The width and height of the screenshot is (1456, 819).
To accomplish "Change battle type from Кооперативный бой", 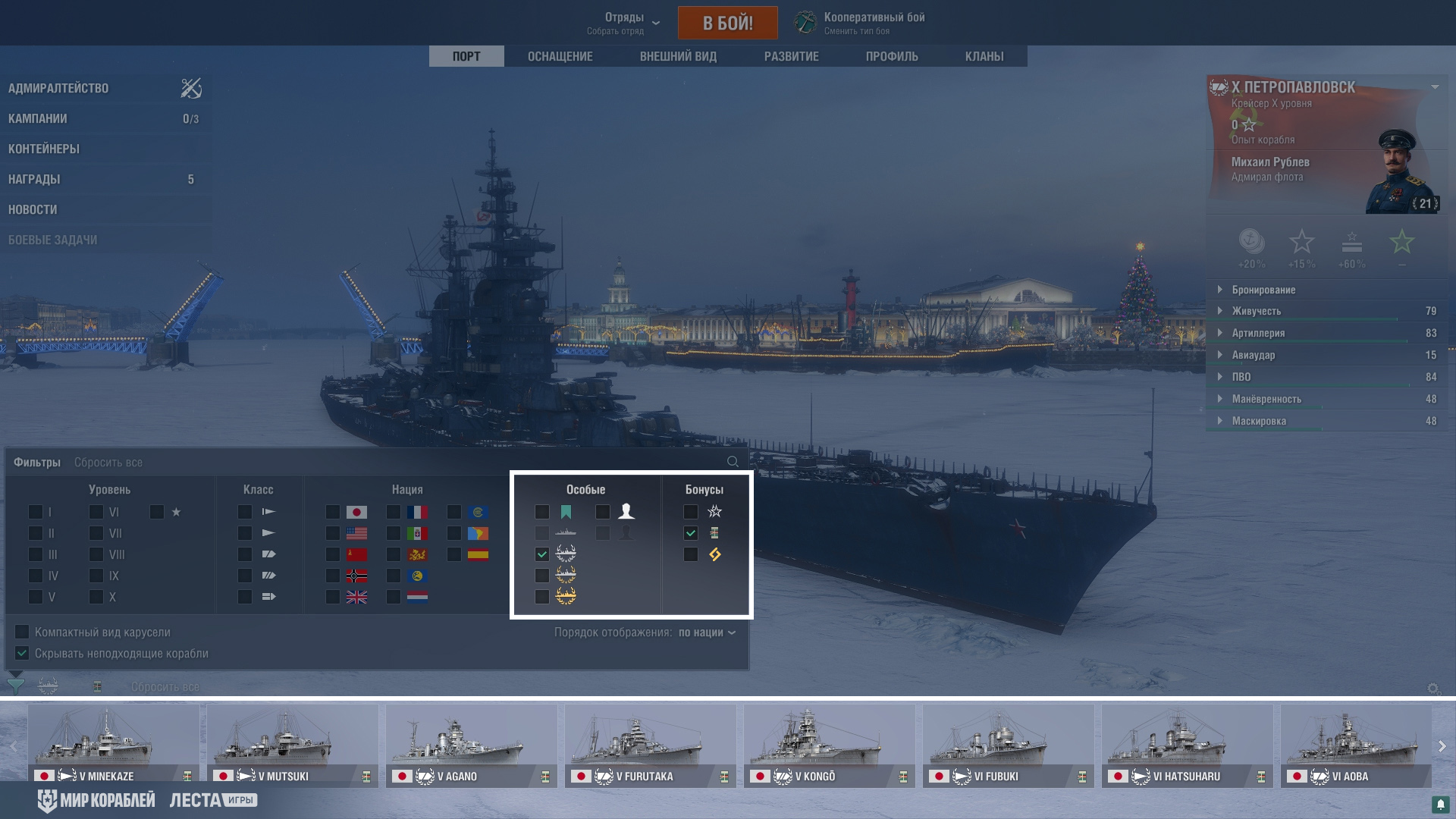I will point(874,23).
